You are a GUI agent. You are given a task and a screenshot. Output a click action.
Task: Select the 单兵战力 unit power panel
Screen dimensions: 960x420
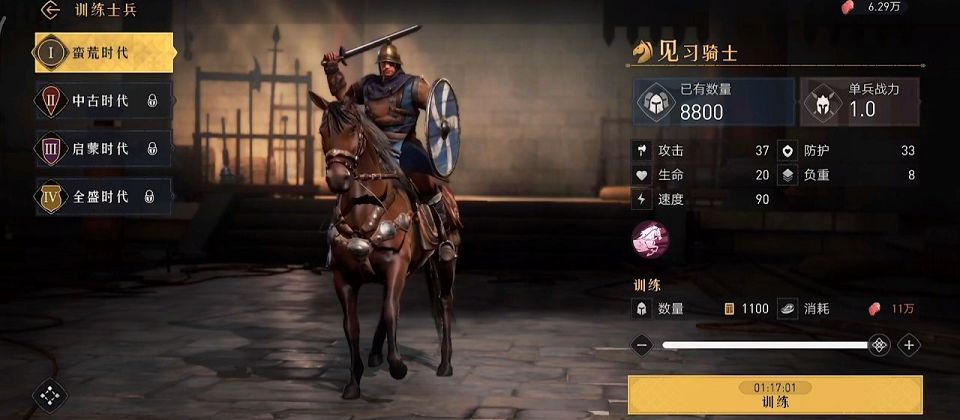tap(860, 102)
